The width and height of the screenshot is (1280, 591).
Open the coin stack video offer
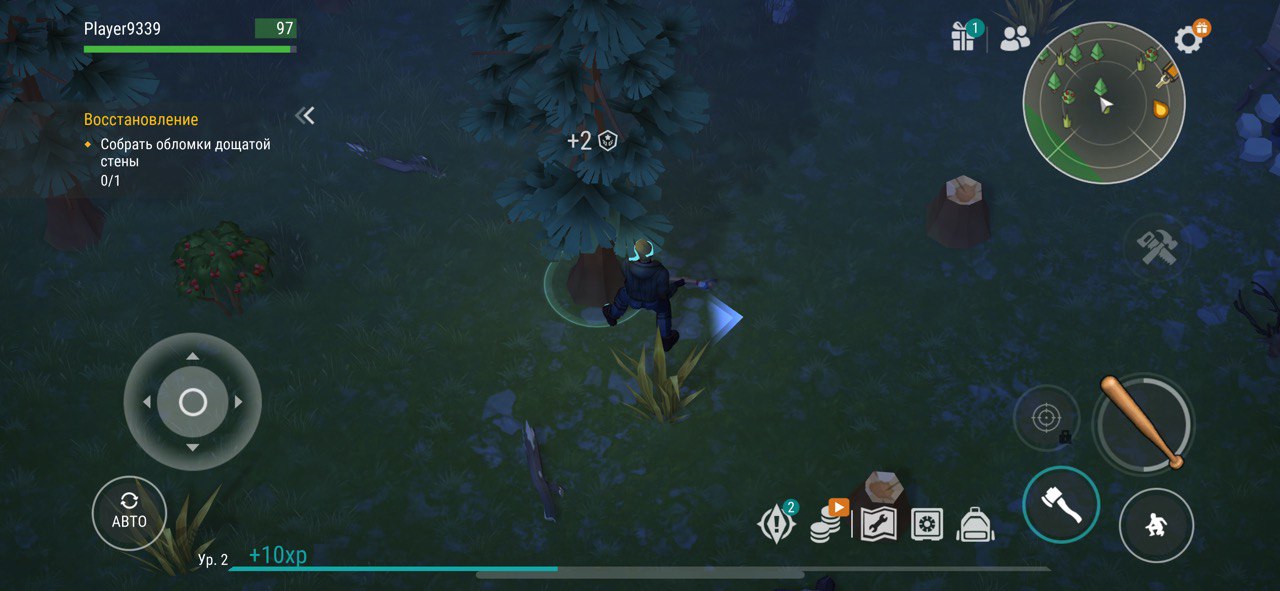826,522
